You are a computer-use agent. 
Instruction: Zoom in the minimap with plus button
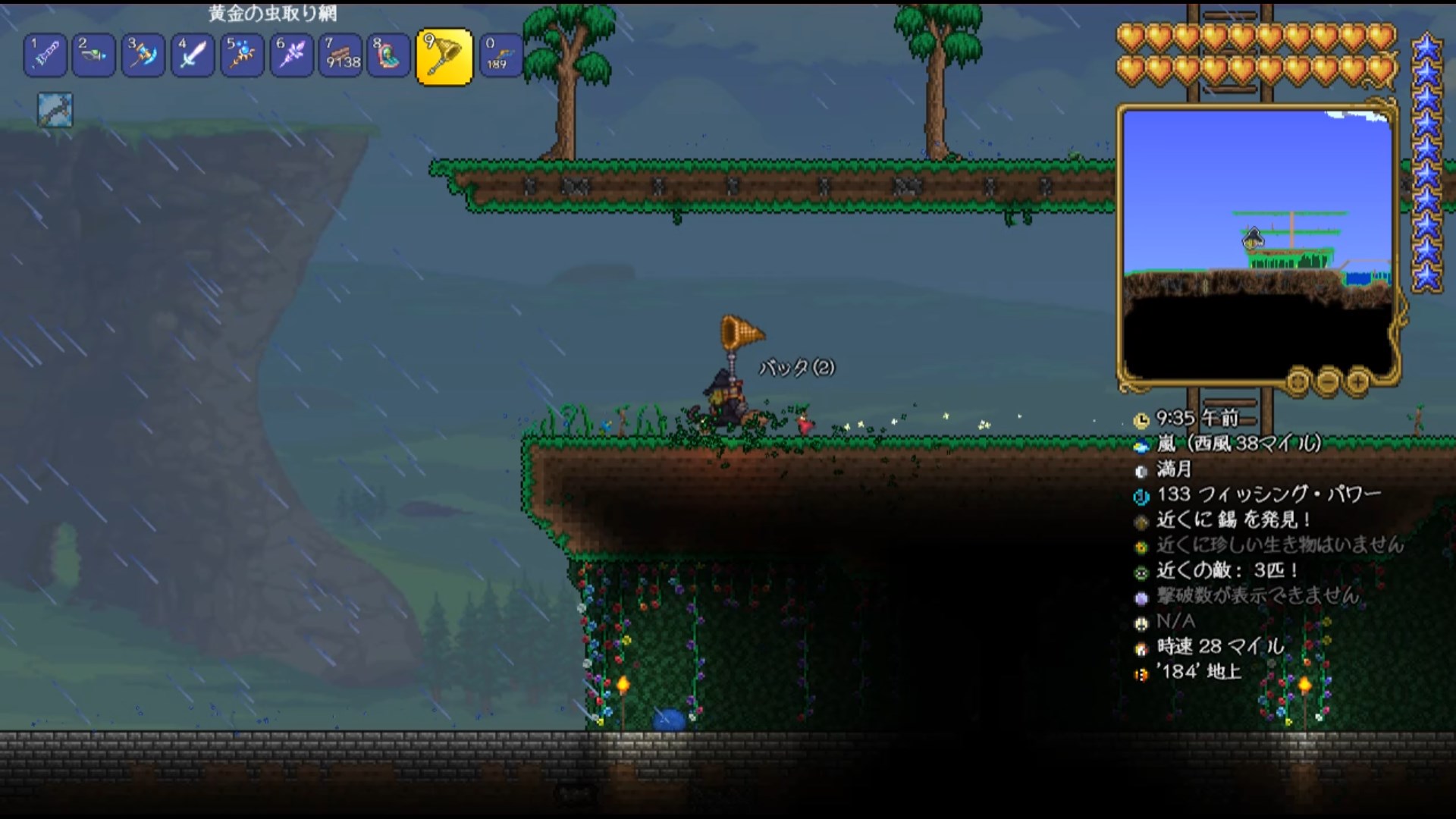pos(1357,381)
